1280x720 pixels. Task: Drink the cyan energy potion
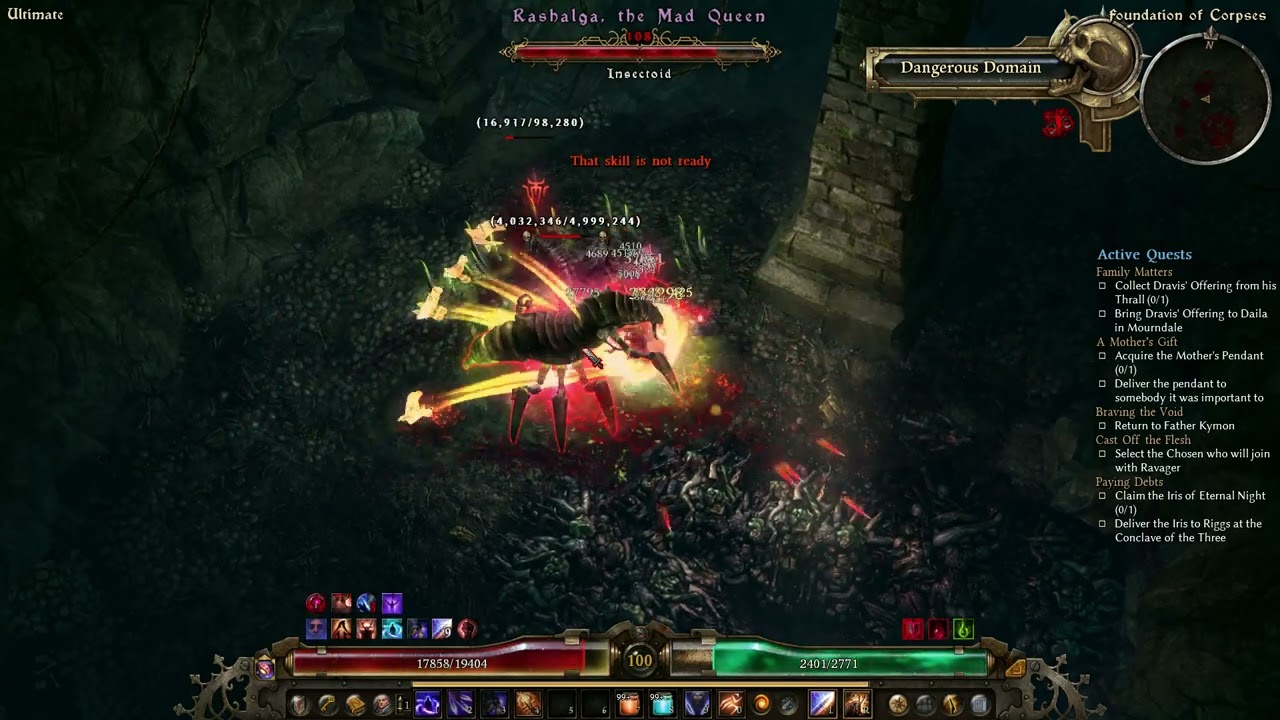pyautogui.click(x=662, y=704)
